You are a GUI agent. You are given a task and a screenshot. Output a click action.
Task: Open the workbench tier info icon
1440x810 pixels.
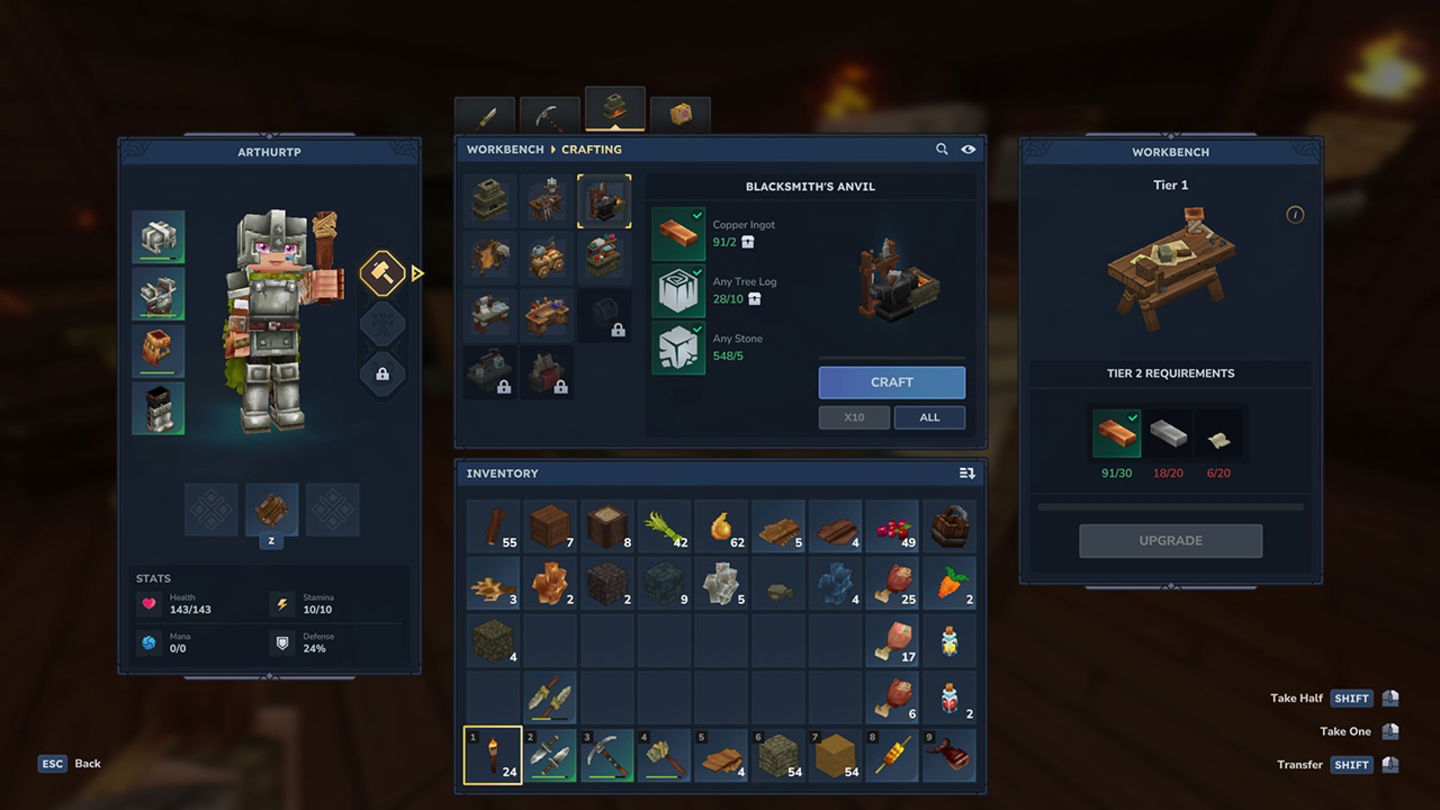coord(1294,215)
